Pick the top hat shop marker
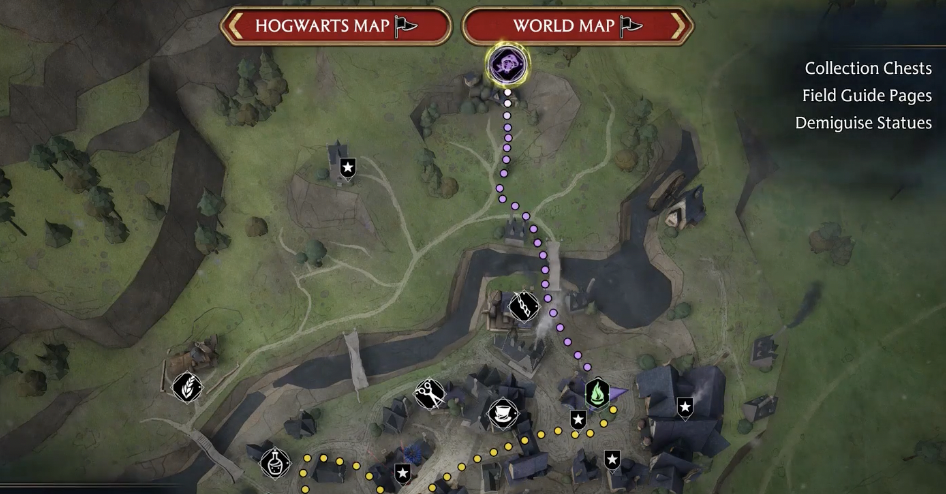The width and height of the screenshot is (946, 494). (x=500, y=412)
